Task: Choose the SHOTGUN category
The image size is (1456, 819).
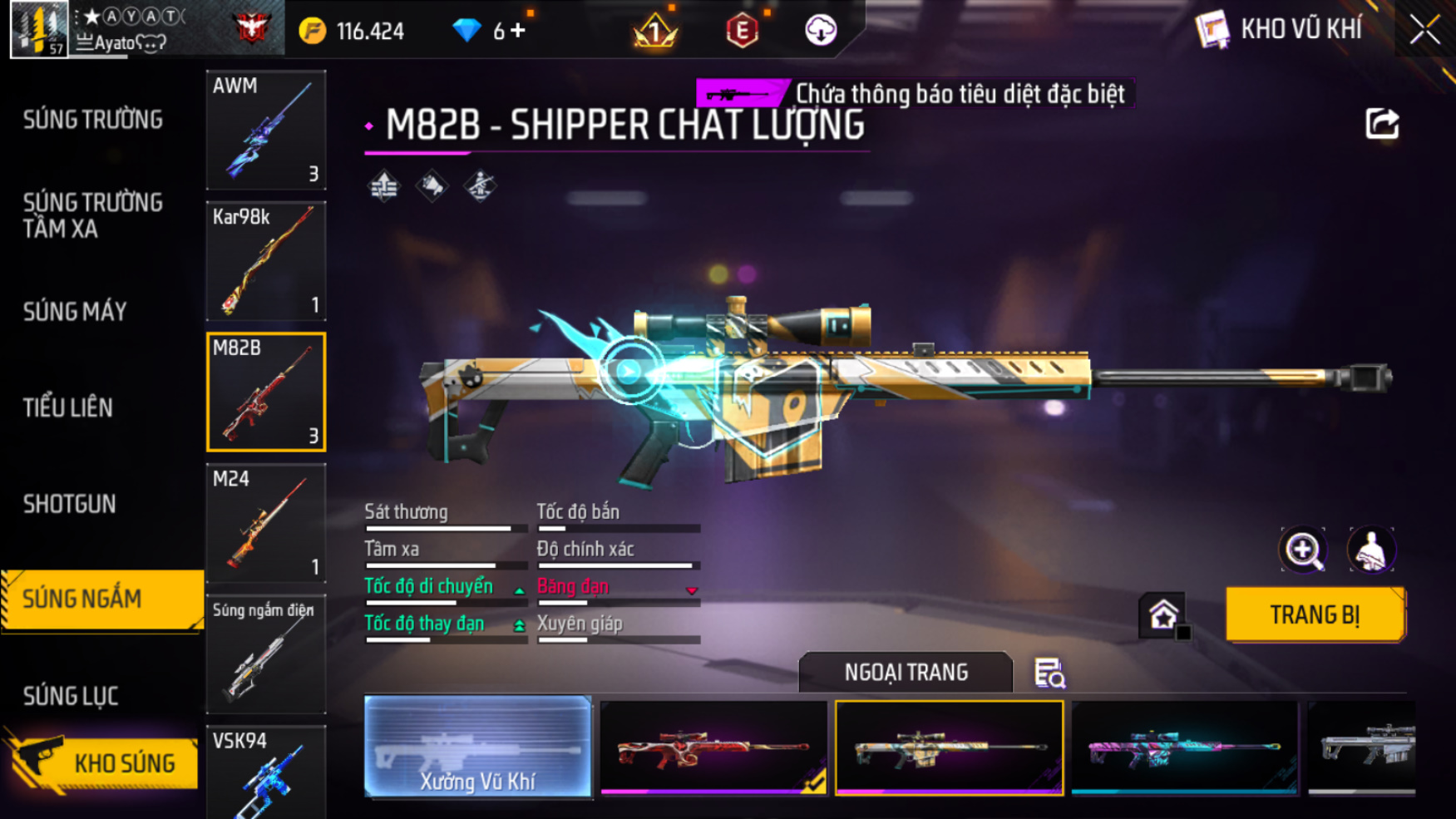Action: (x=70, y=504)
